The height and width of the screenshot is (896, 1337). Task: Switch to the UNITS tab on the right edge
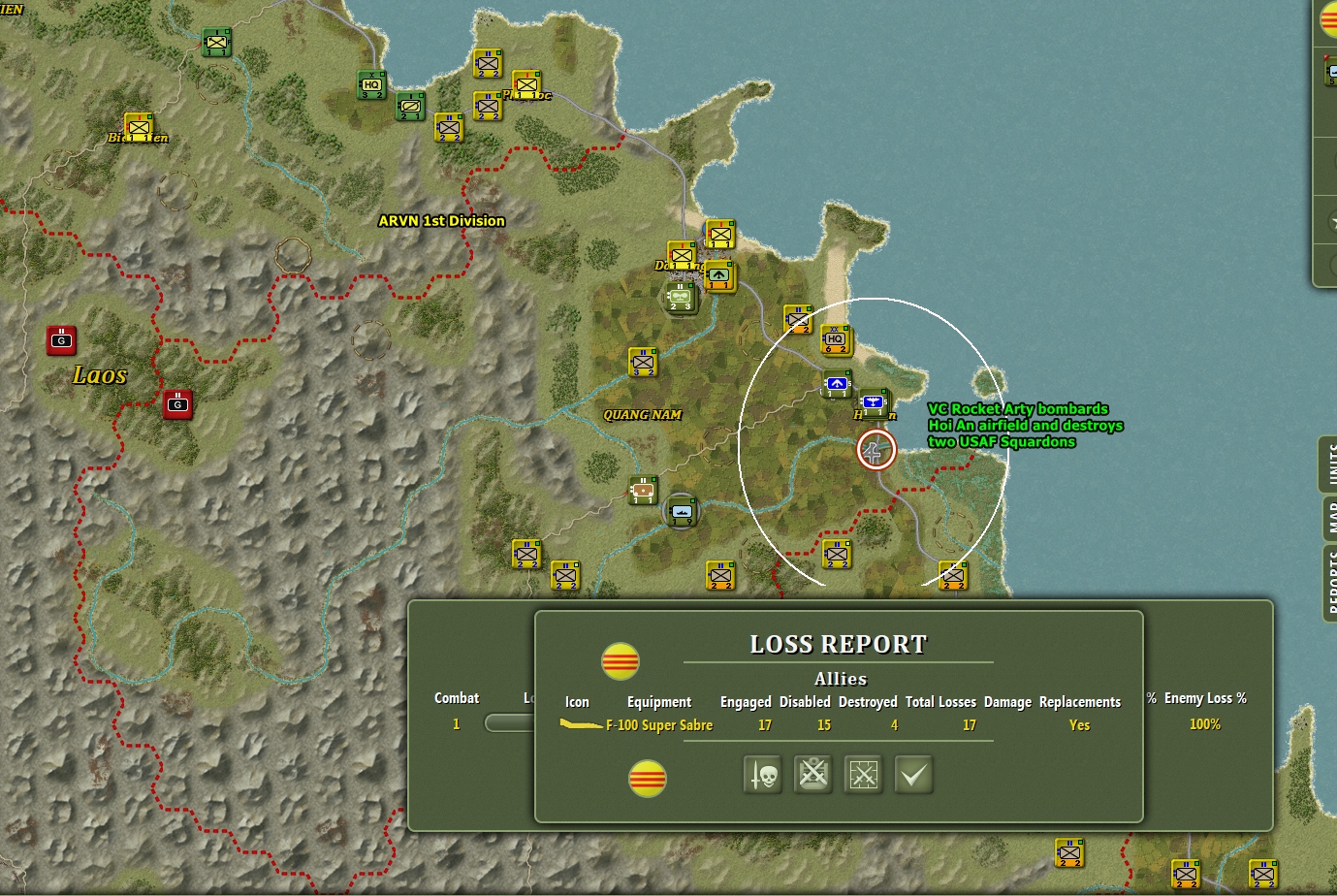tap(1329, 464)
